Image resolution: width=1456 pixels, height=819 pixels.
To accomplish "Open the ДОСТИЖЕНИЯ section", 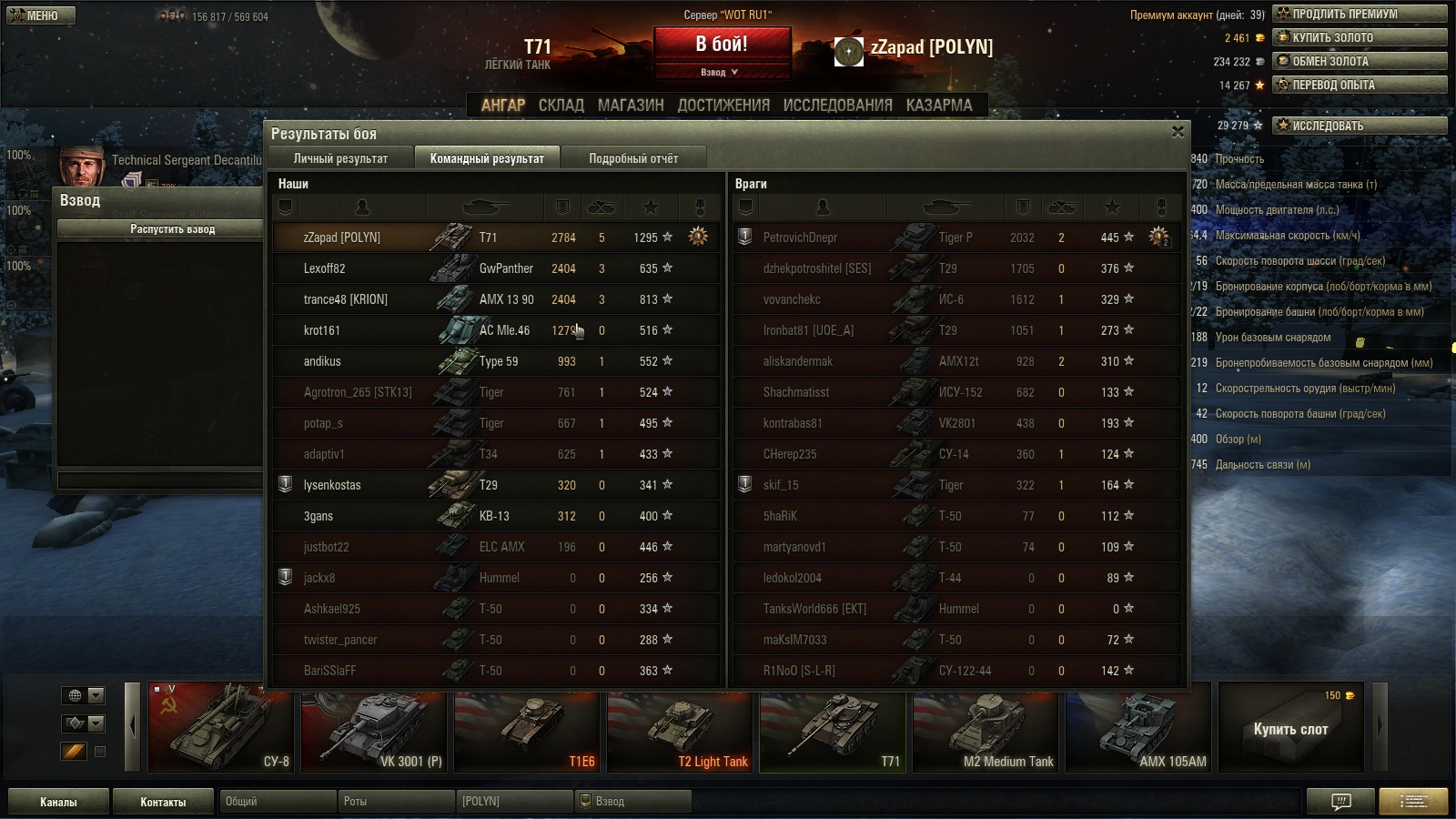I will pos(723,106).
